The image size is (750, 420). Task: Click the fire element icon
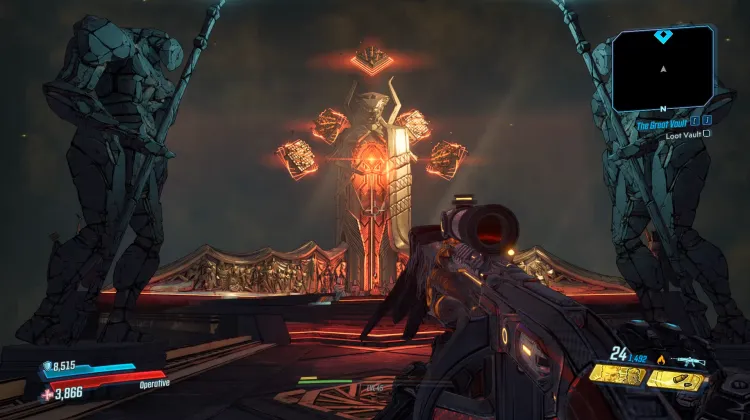coord(660,360)
